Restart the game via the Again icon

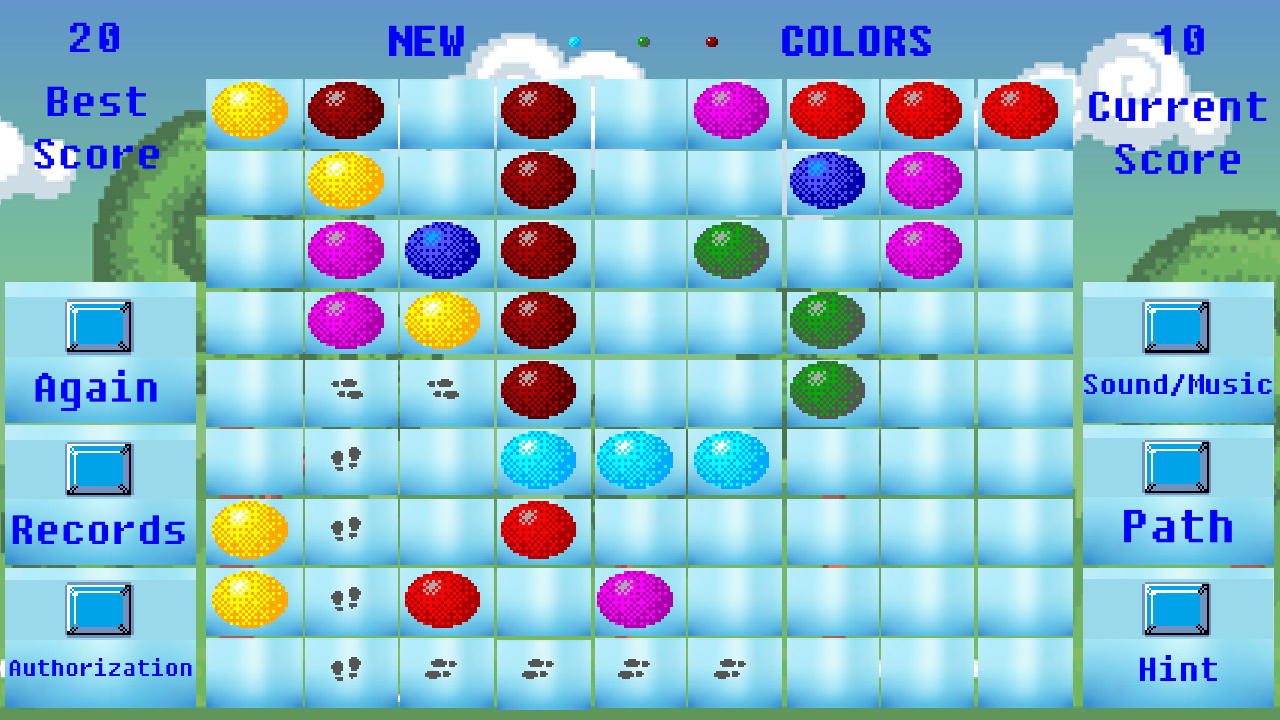99,326
